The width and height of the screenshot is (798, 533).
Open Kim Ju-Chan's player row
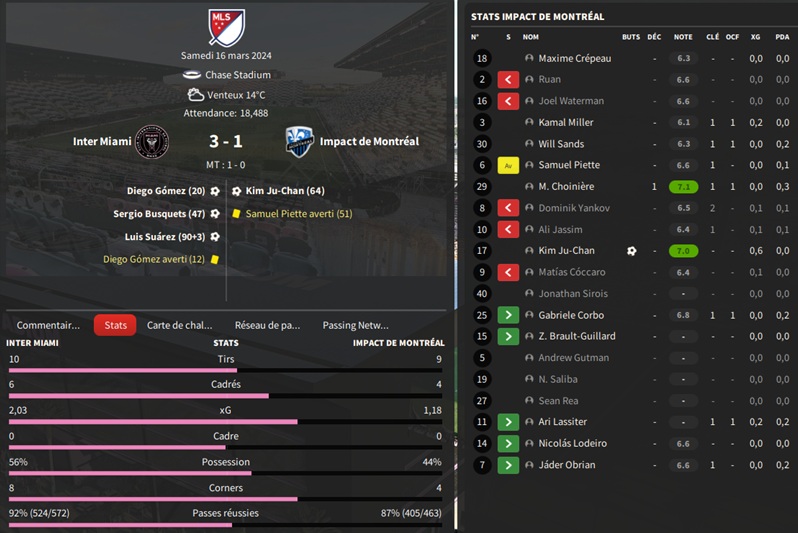point(566,250)
